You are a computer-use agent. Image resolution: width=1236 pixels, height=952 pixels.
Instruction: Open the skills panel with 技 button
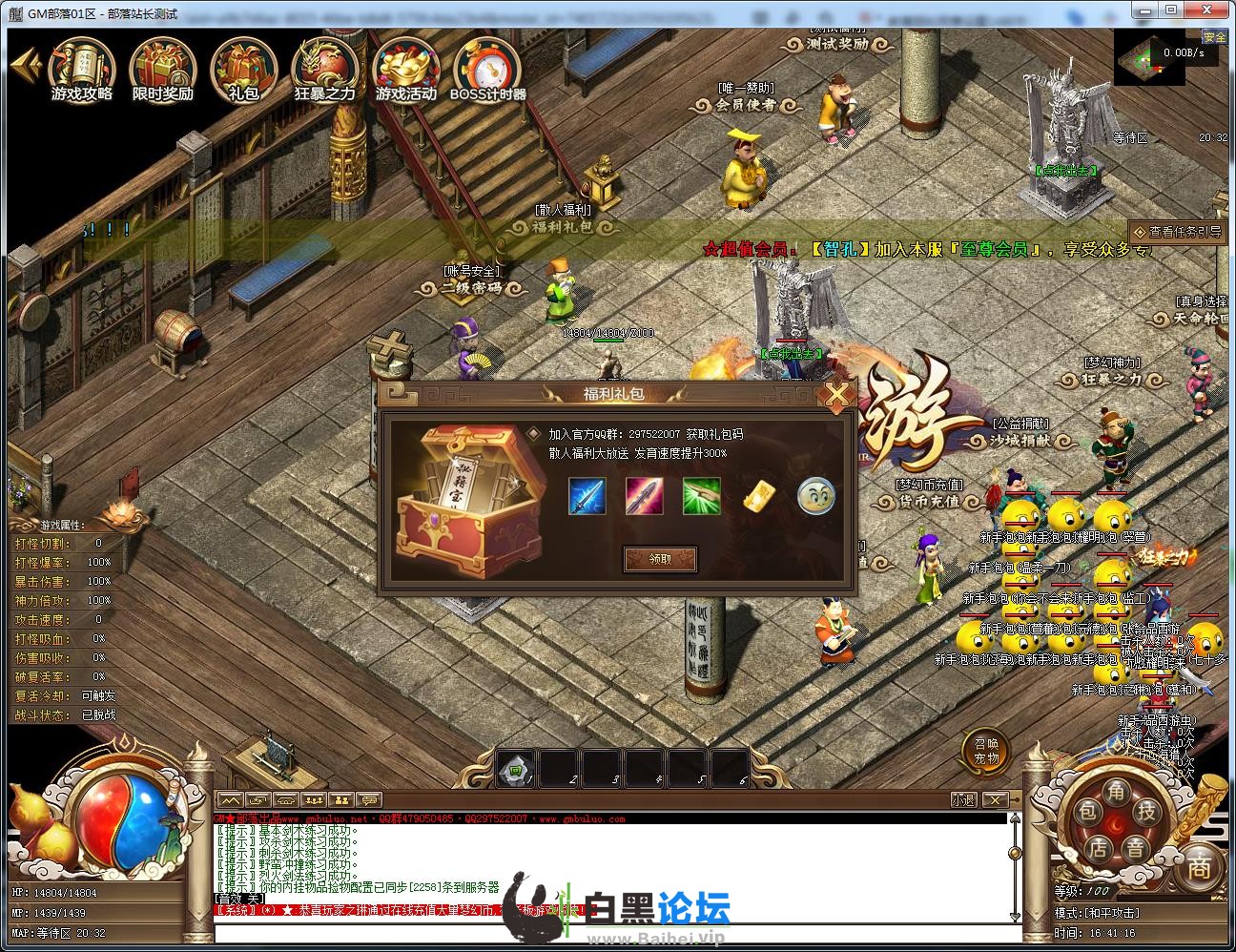pos(1146,812)
